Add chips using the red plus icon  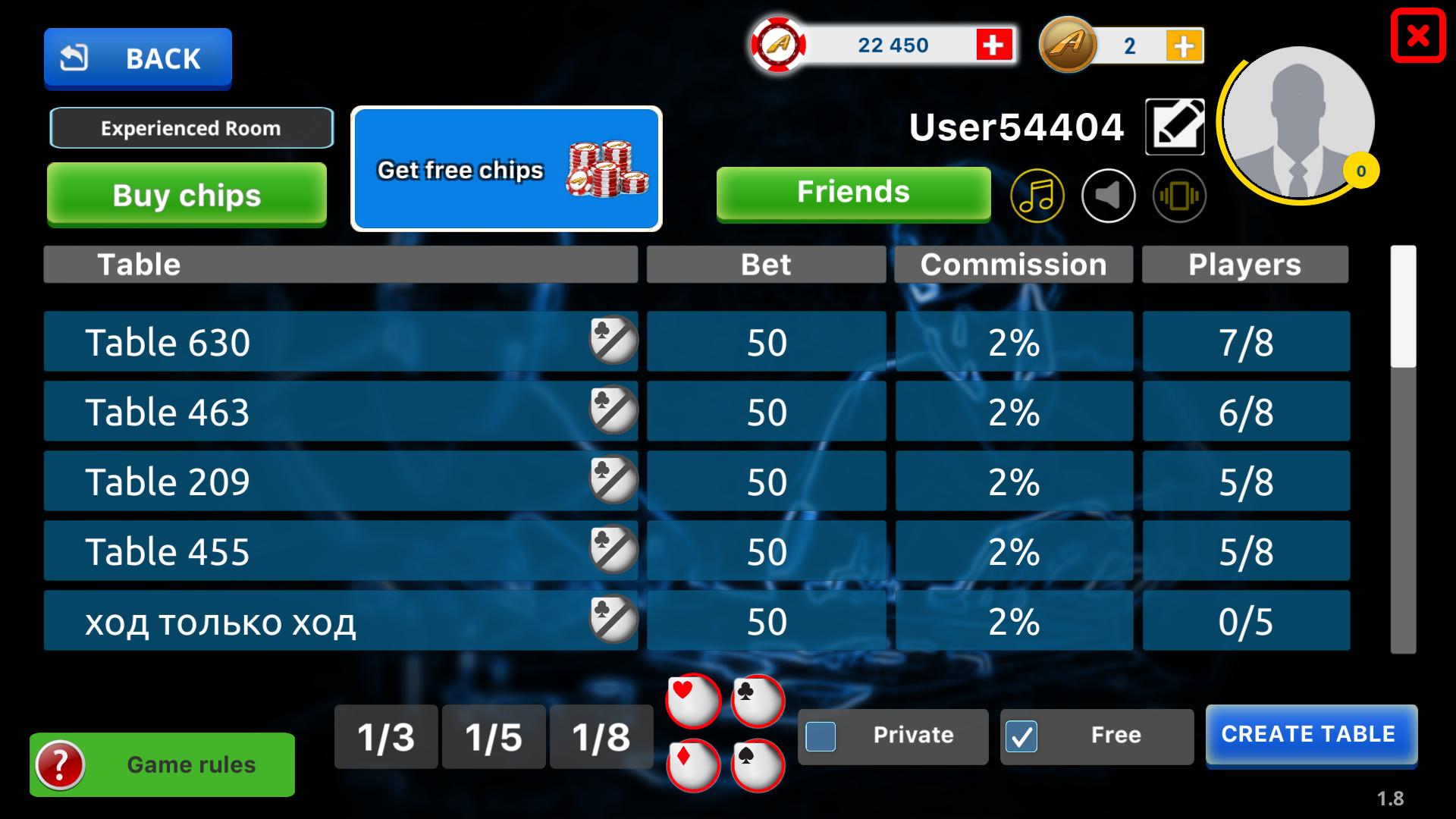point(993,45)
